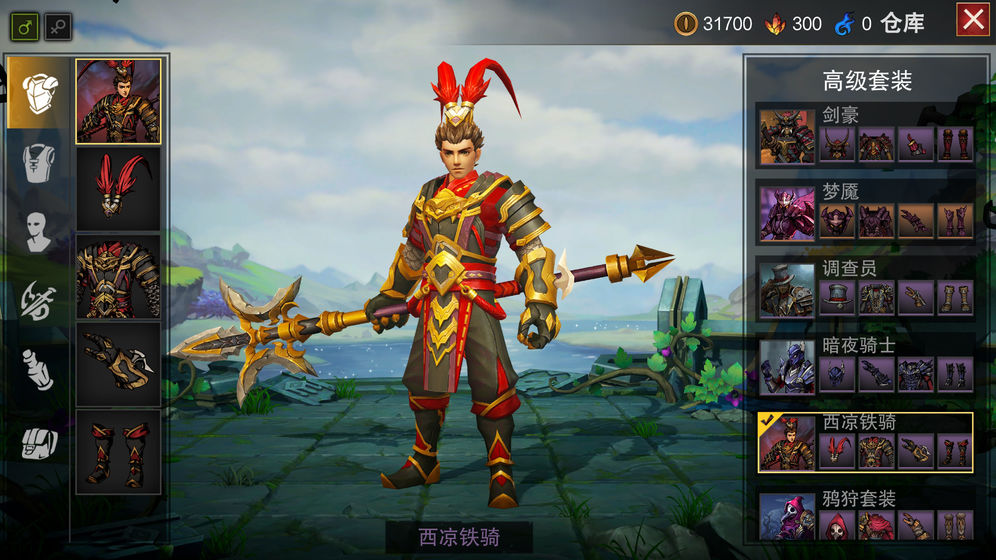
Task: Choose the red feathered helmet slot
Action: (x=118, y=189)
